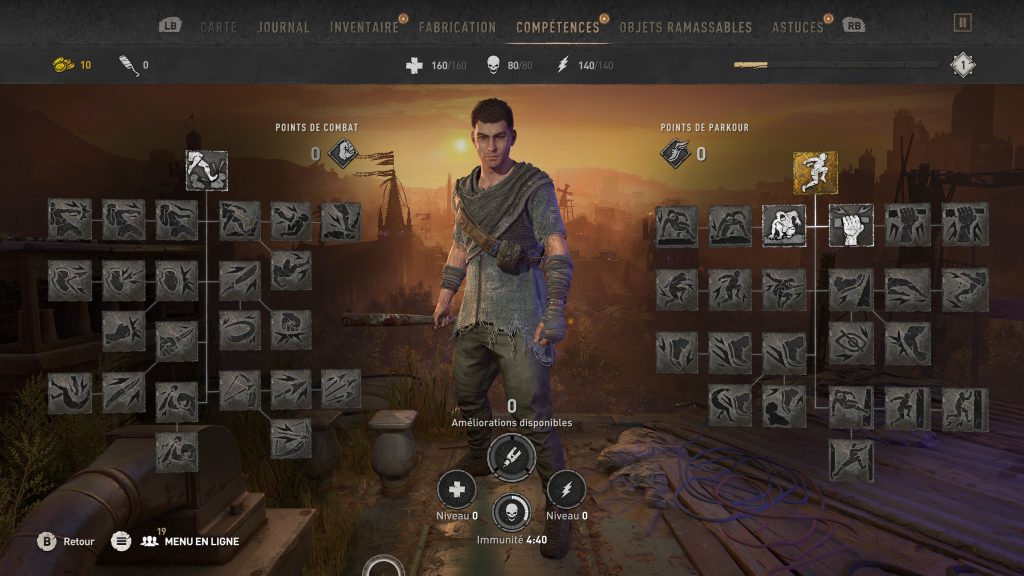Click the pause button in top corner
1024x576 pixels.
pyautogui.click(x=962, y=22)
